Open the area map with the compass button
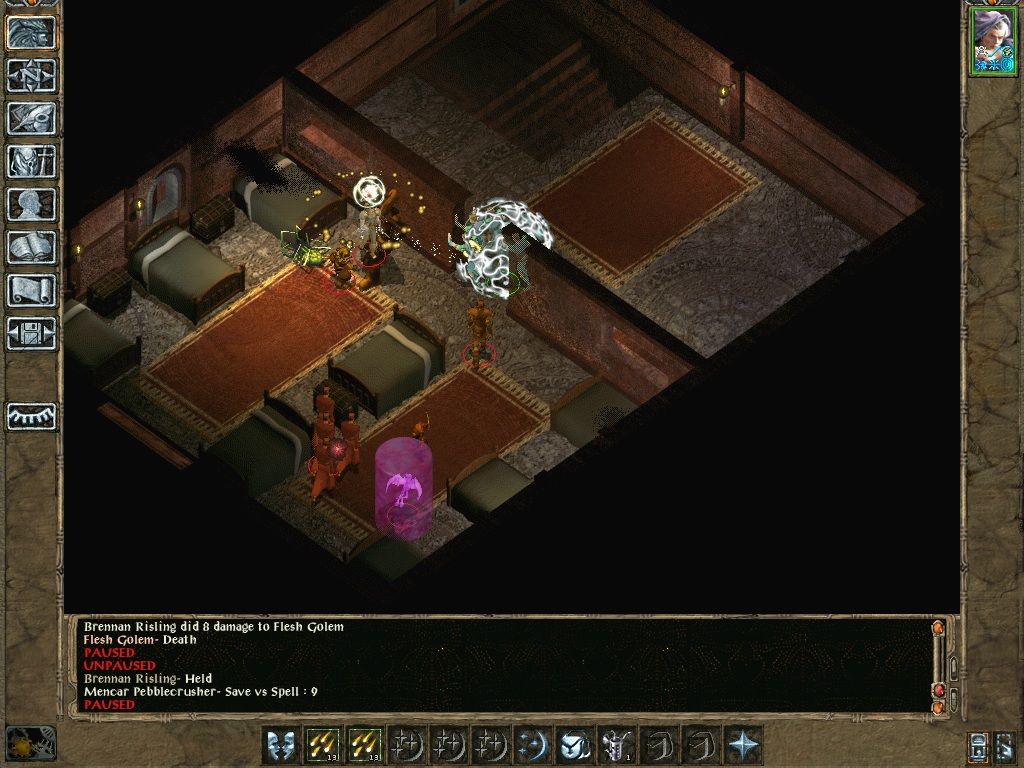This screenshot has height=768, width=1024. tap(32, 75)
